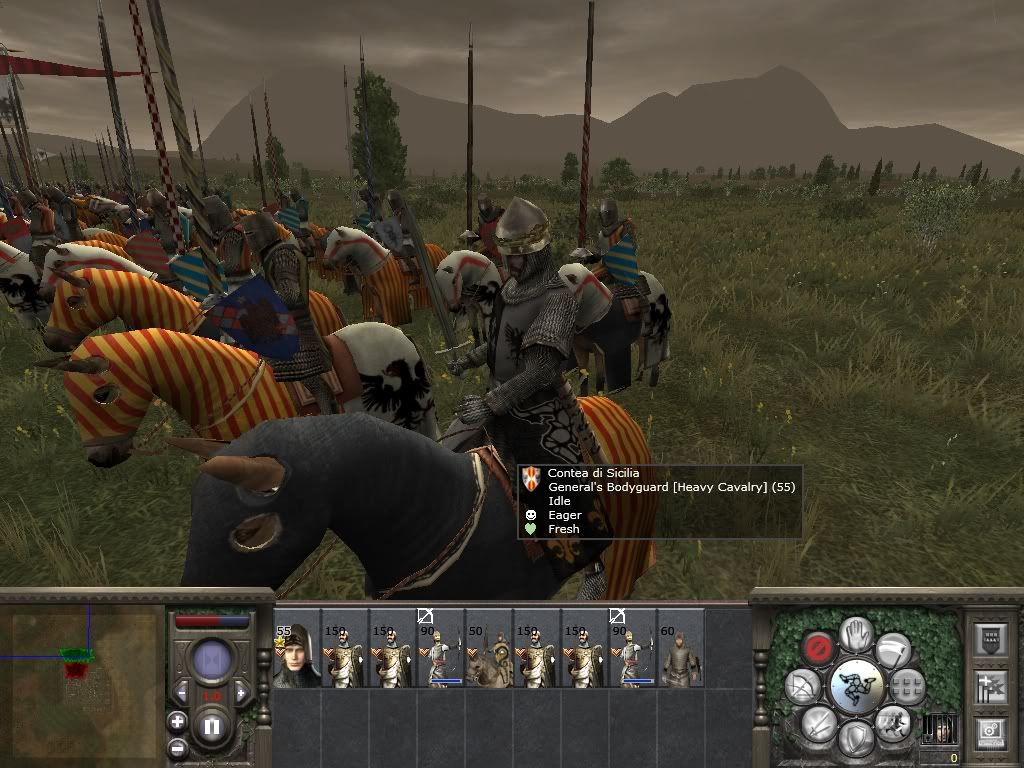
Task: Toggle the shield order button
Action: (855, 738)
